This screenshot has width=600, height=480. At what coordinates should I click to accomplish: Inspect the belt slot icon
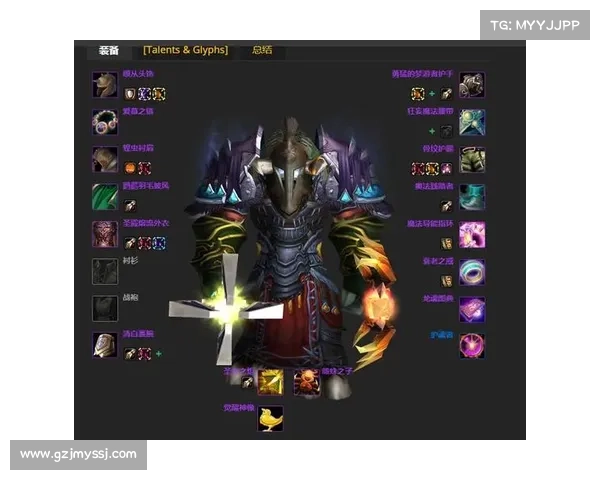tap(472, 122)
